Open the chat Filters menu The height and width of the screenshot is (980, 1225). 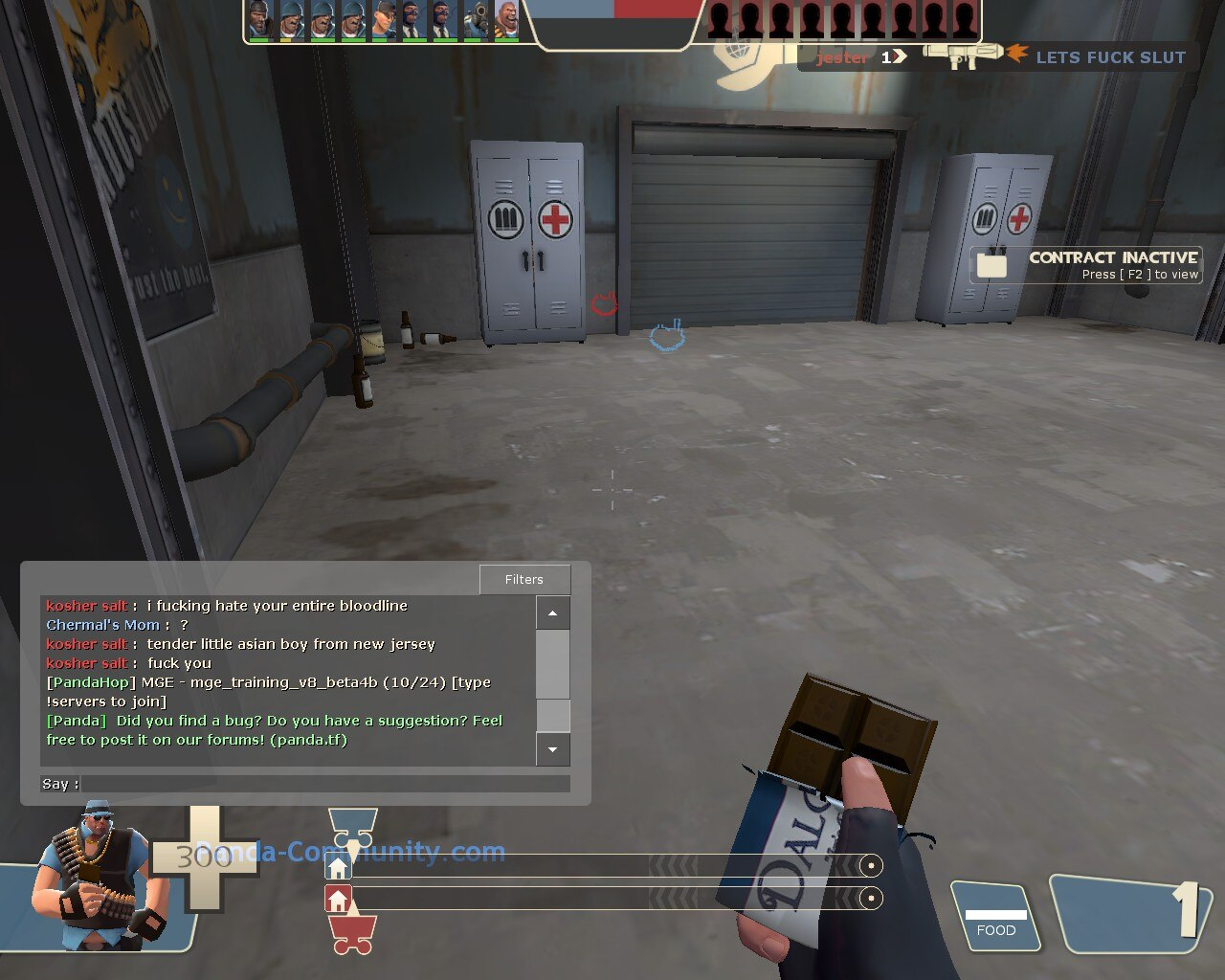pyautogui.click(x=524, y=579)
